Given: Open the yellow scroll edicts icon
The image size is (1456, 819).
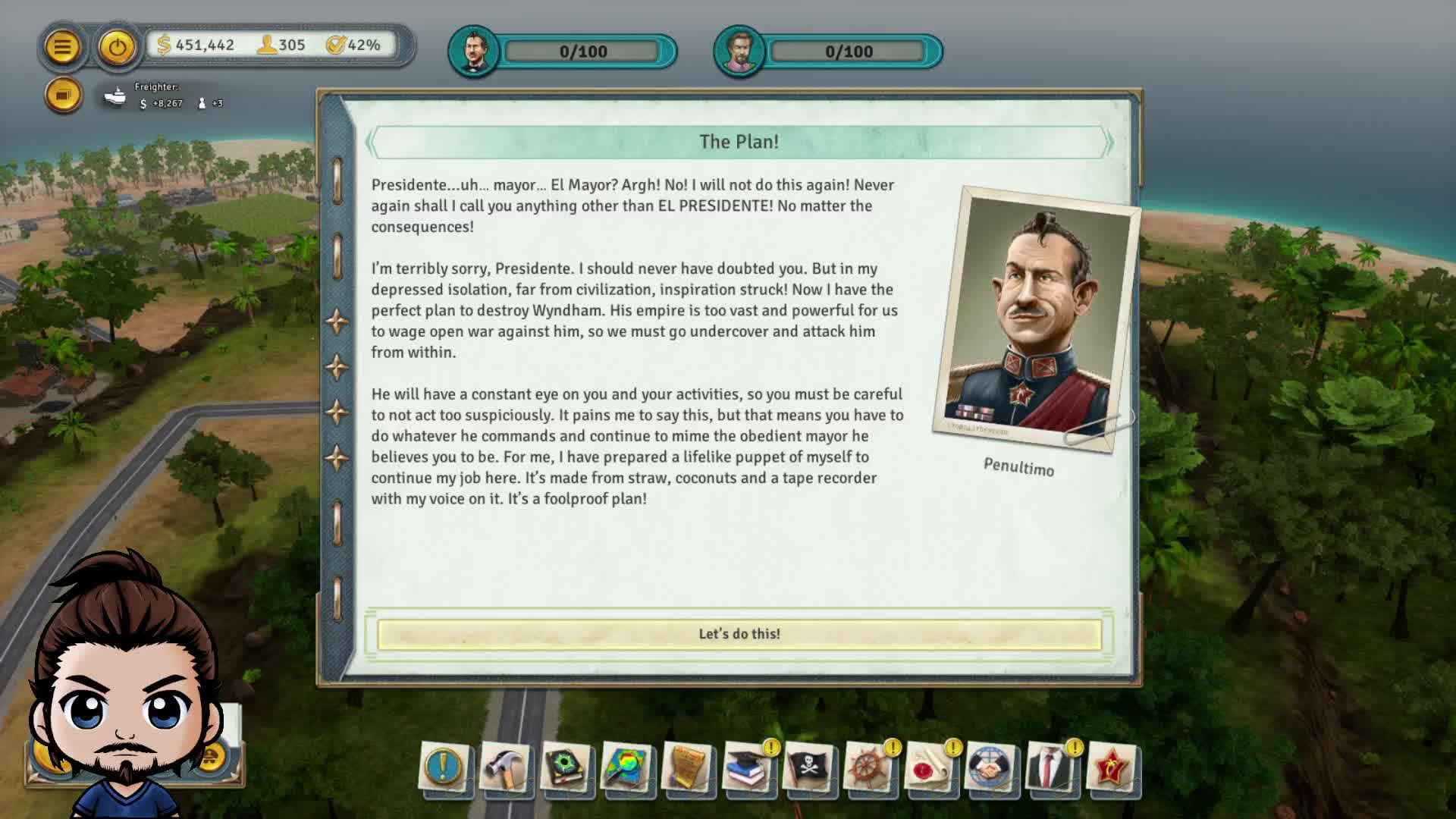Looking at the screenshot, I should [x=687, y=767].
